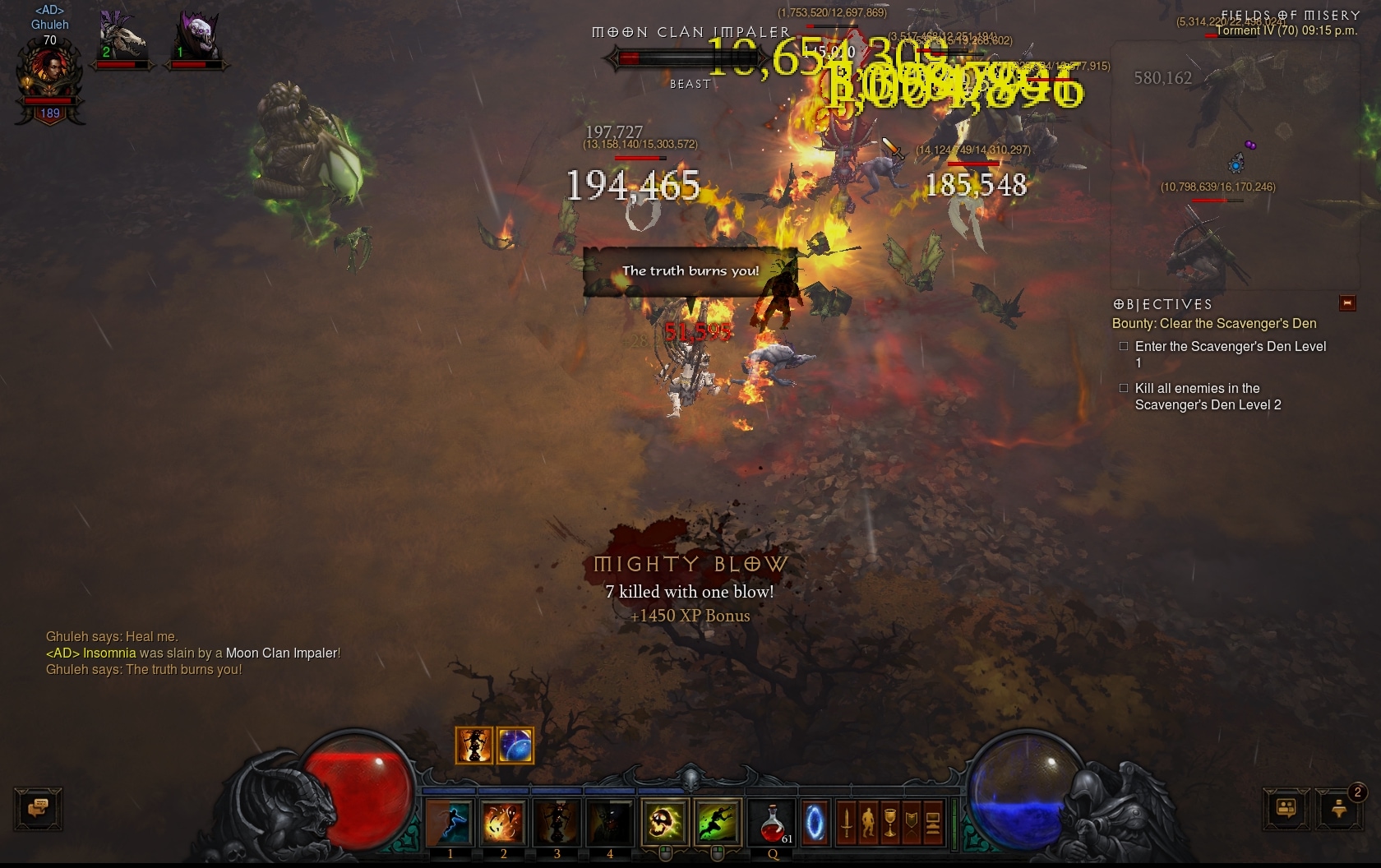Open the inventory sword button
Screen dimensions: 1381x868
[x=847, y=822]
